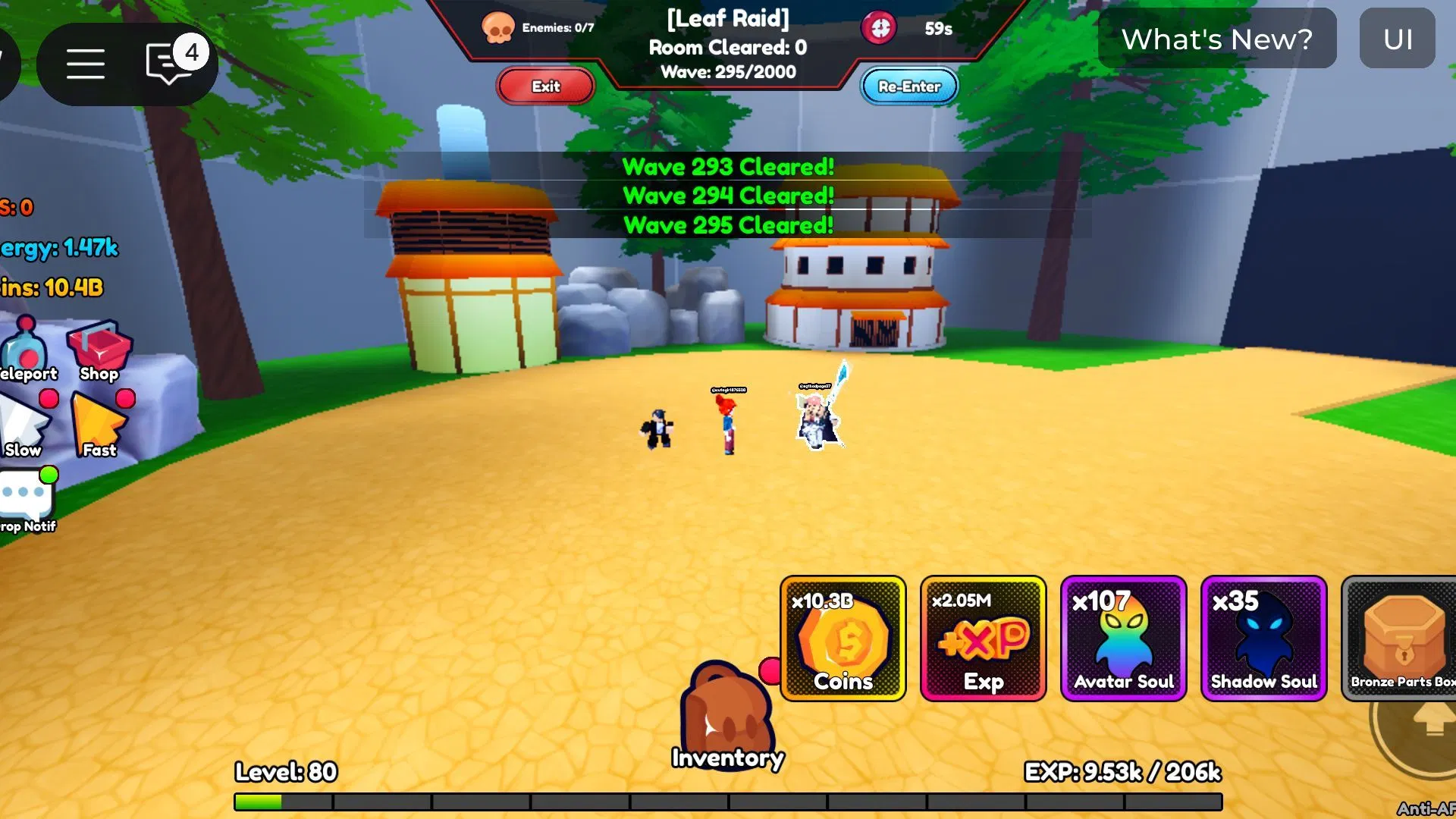Select the Exp reward tile

pyautogui.click(x=983, y=639)
